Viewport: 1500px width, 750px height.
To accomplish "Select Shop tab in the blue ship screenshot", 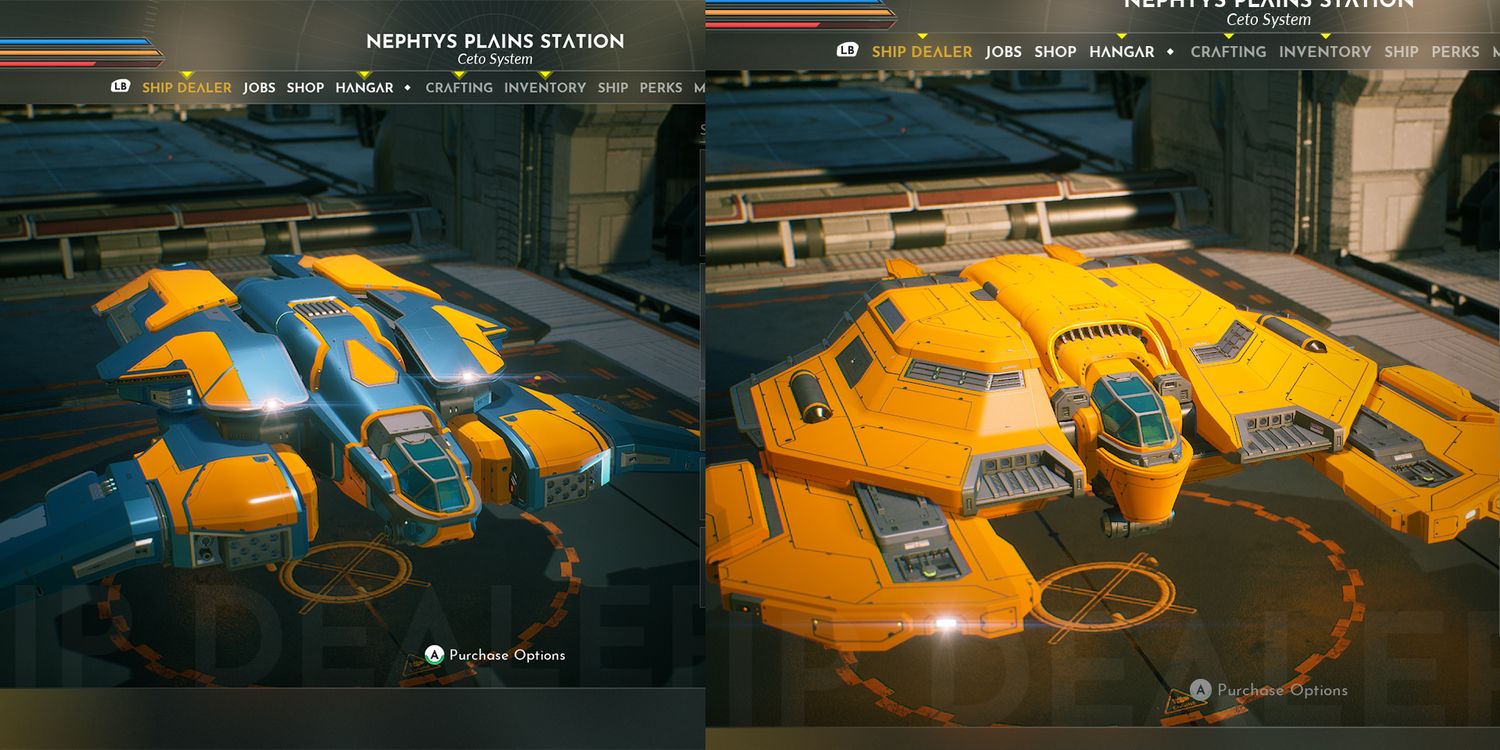I will click(x=305, y=88).
